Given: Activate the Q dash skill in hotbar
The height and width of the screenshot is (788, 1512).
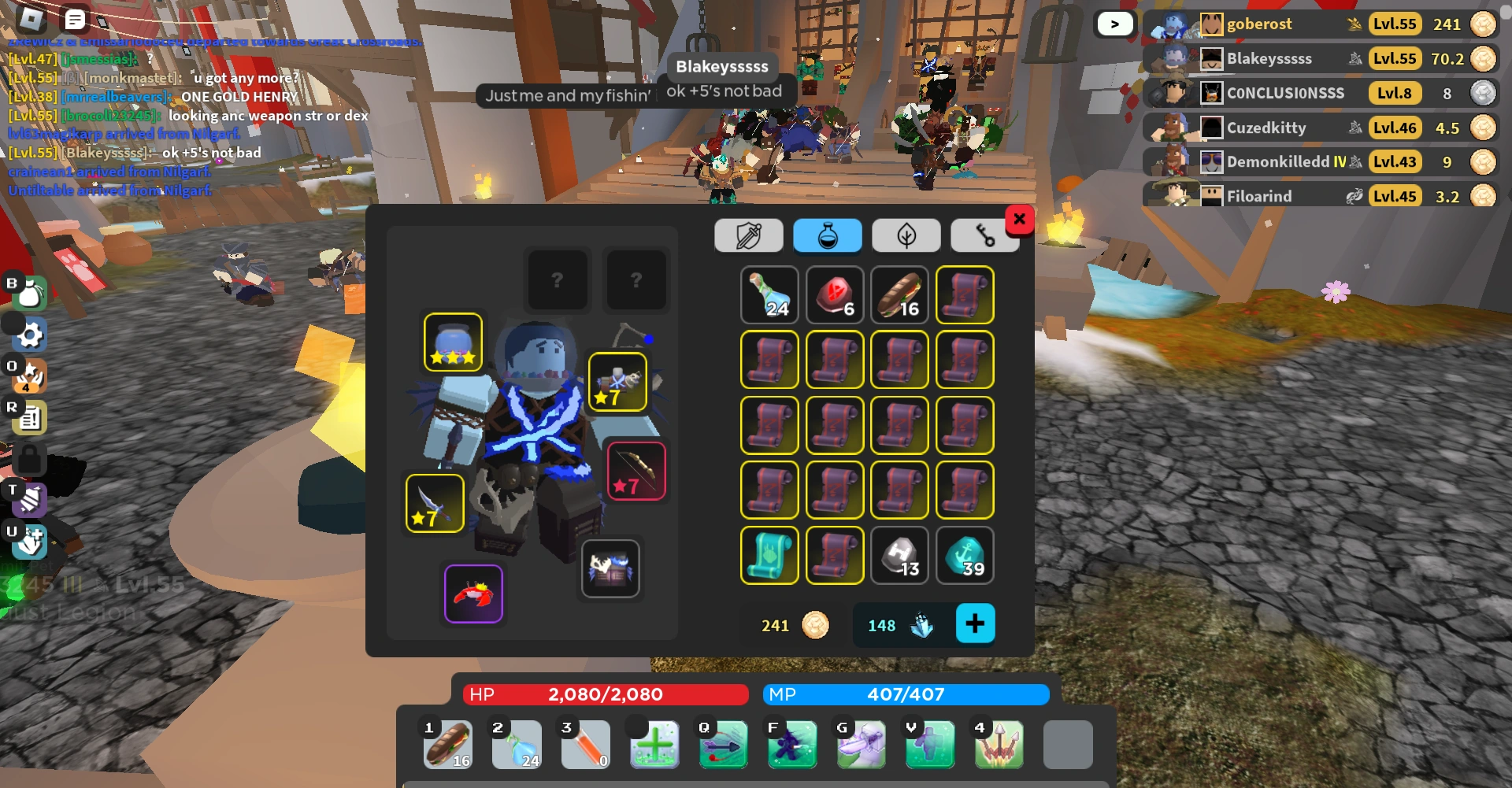Looking at the screenshot, I should (x=723, y=744).
